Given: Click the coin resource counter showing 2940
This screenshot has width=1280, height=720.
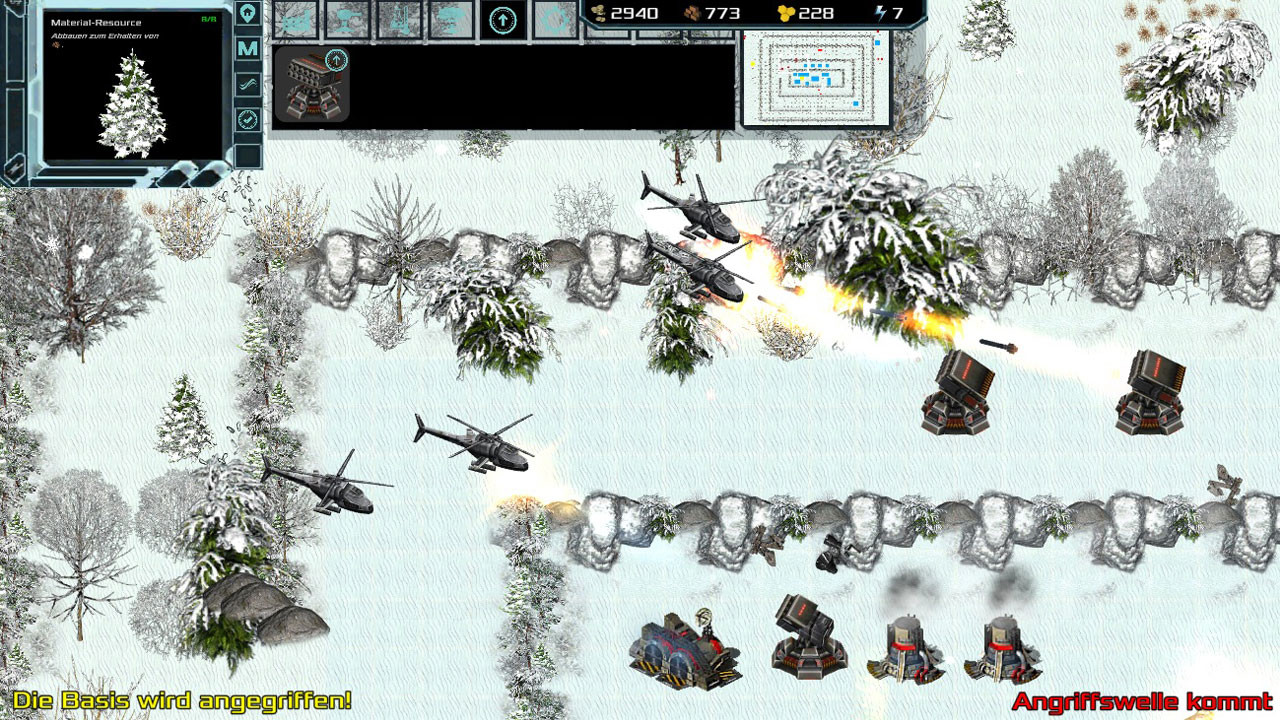Looking at the screenshot, I should click(x=630, y=12).
